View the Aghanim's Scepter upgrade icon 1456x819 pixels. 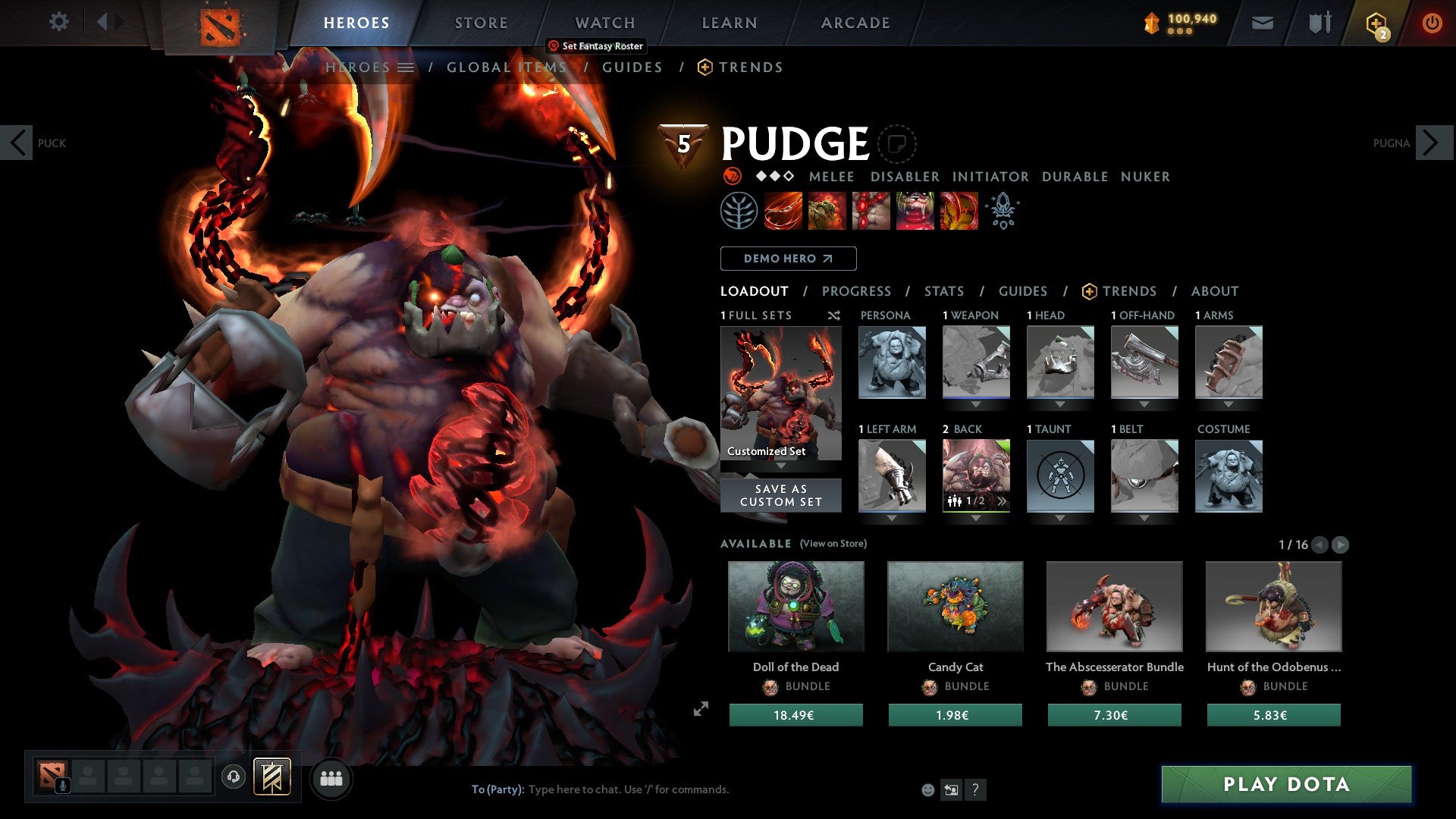[x=1003, y=211]
